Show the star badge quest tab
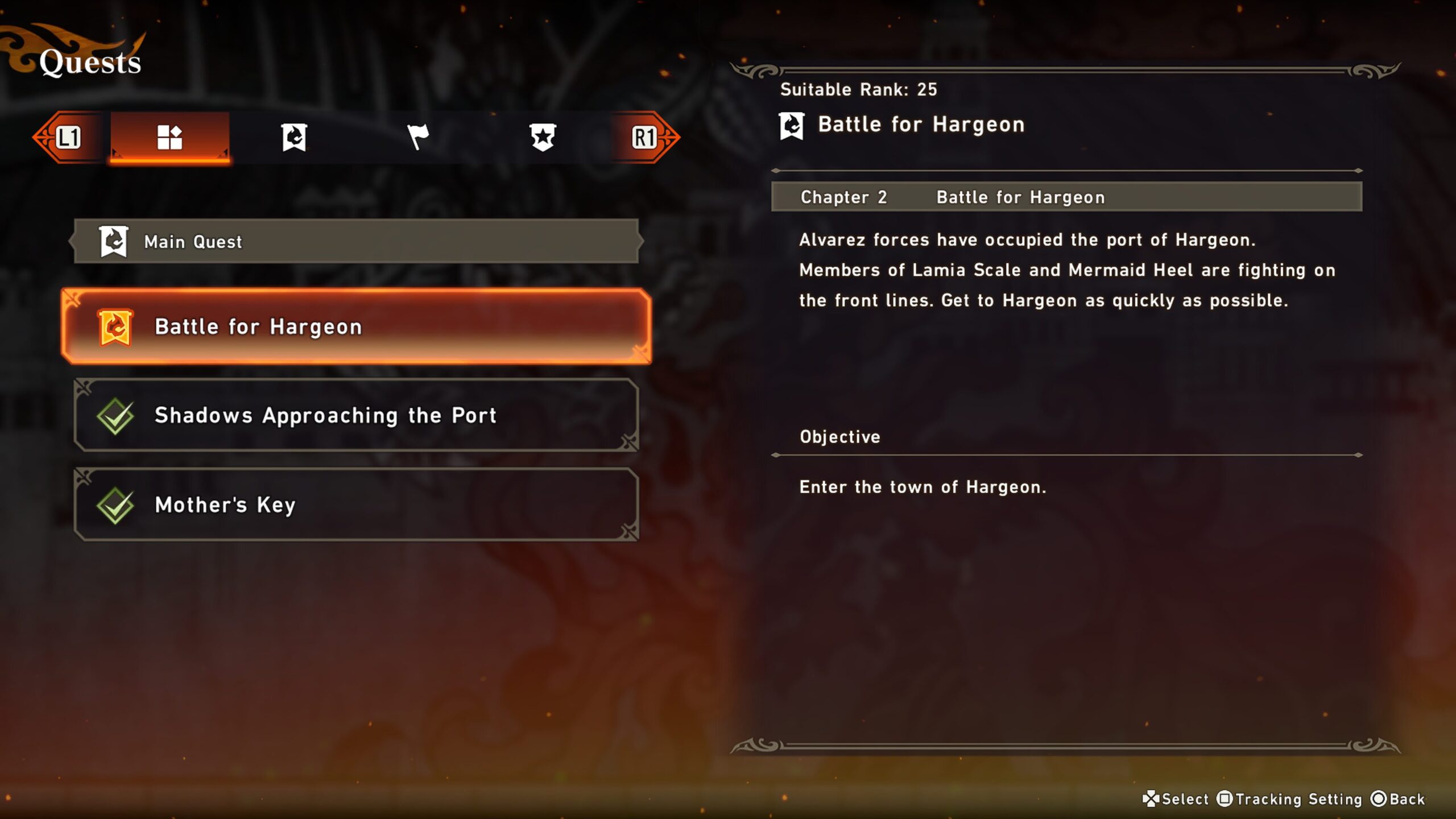Image resolution: width=1456 pixels, height=819 pixels. pos(543,137)
